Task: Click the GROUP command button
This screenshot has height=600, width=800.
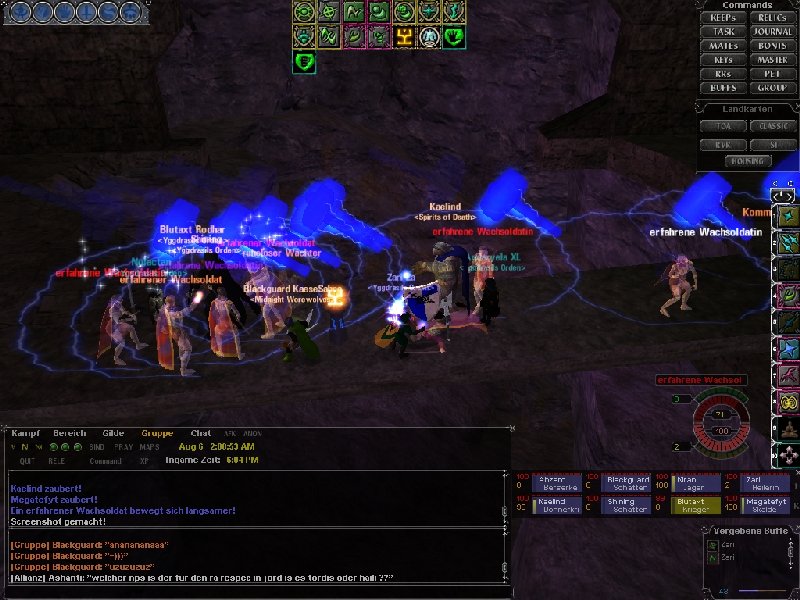Action: click(x=772, y=88)
